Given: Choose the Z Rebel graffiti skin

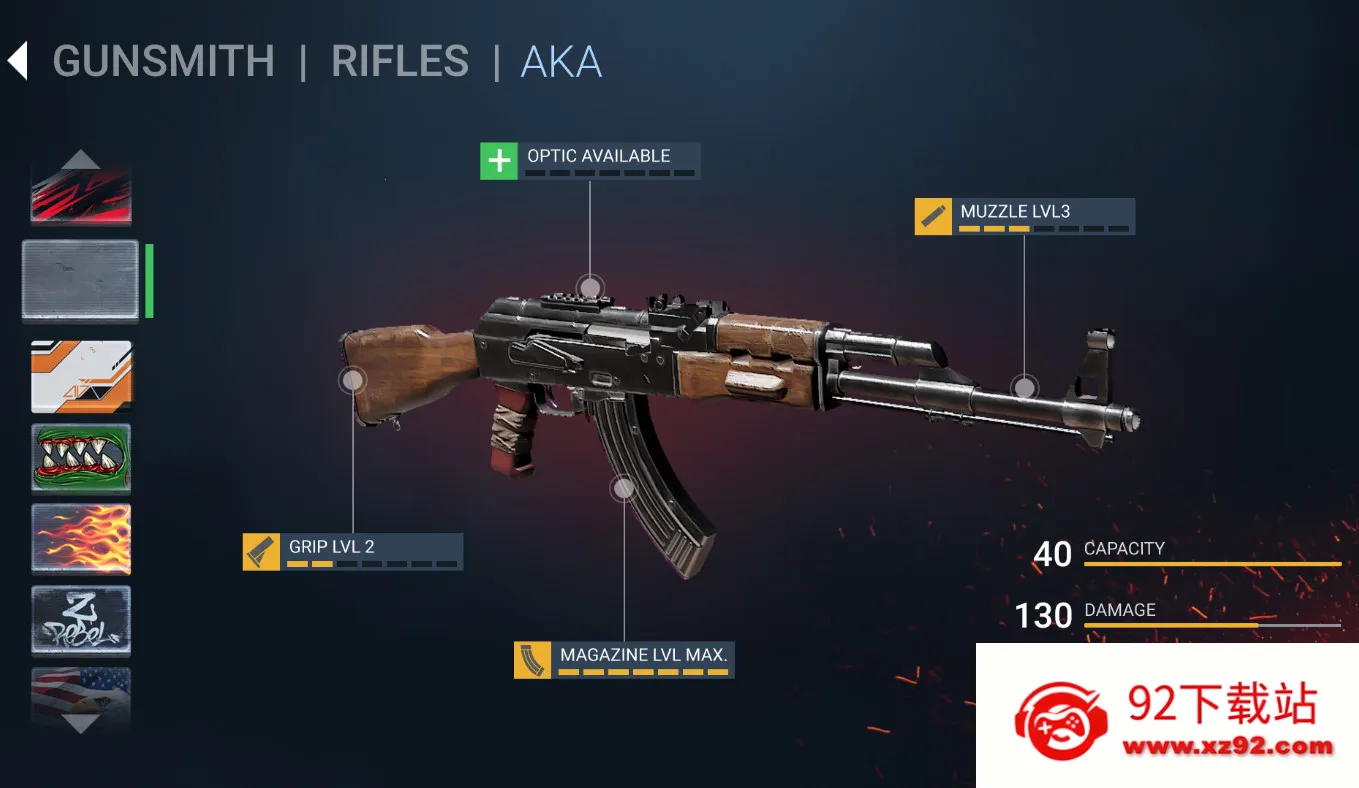Looking at the screenshot, I should (81, 620).
